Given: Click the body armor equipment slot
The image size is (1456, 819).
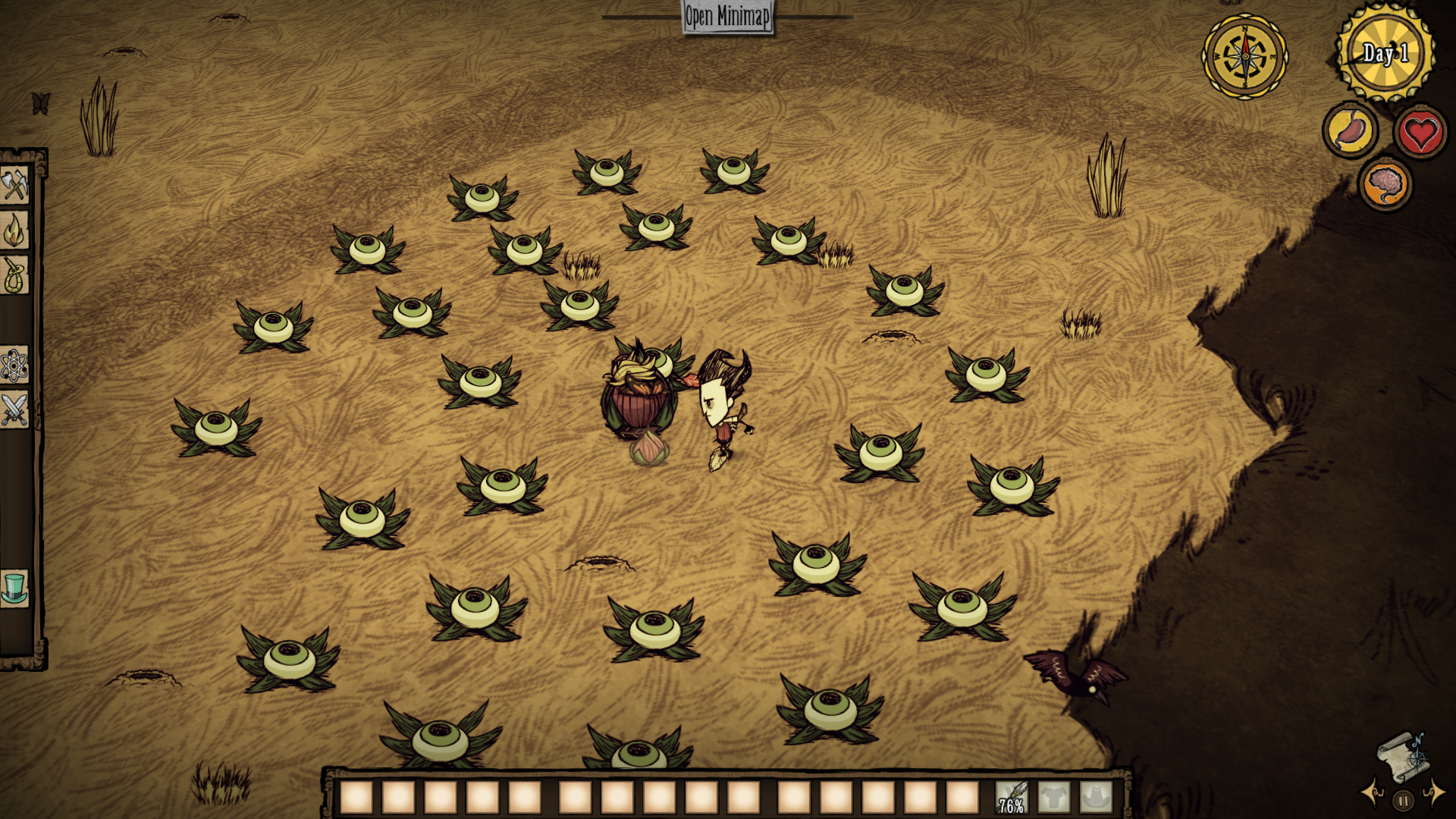Looking at the screenshot, I should click(x=1054, y=798).
